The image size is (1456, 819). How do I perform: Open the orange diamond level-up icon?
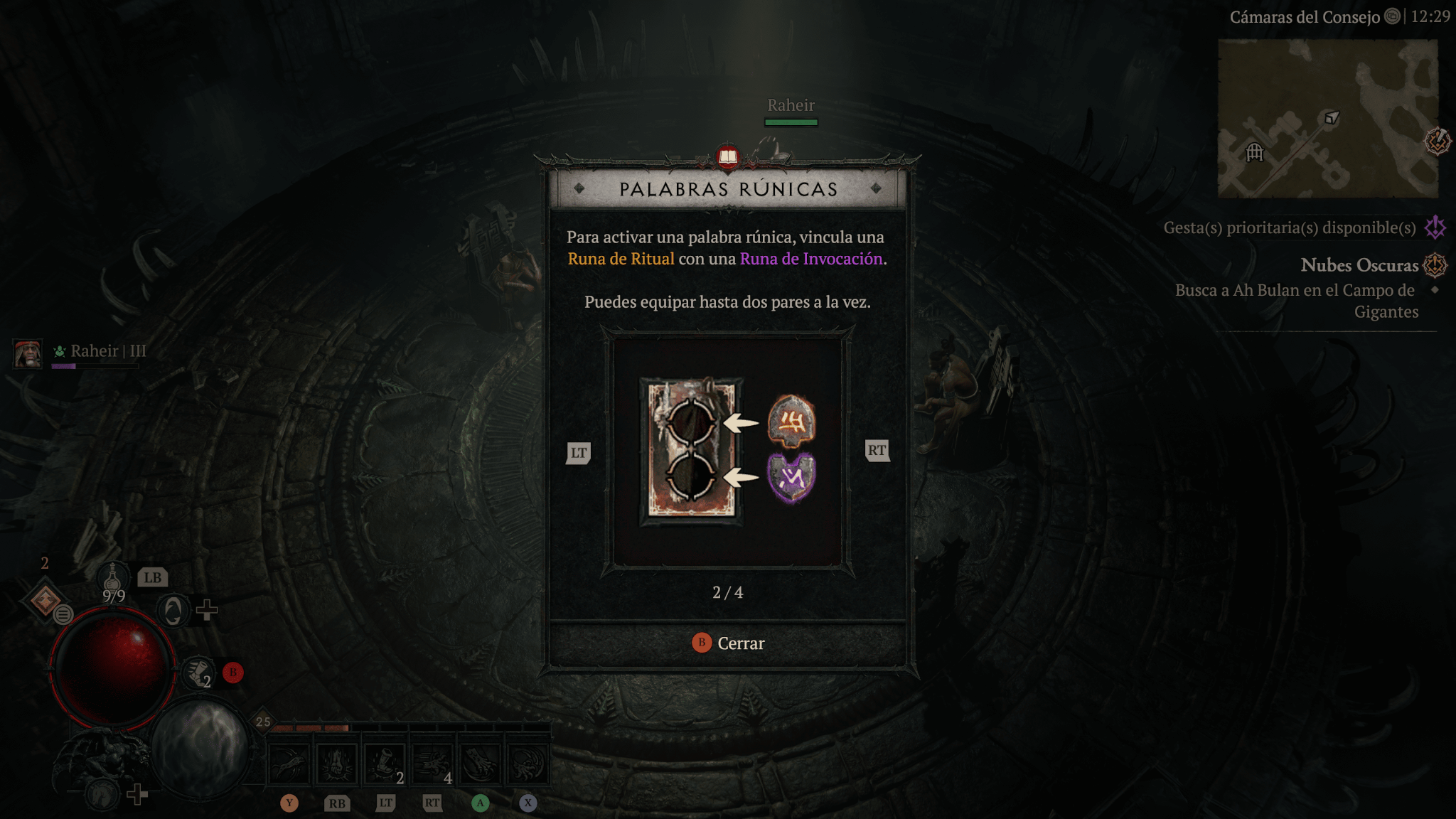45,599
